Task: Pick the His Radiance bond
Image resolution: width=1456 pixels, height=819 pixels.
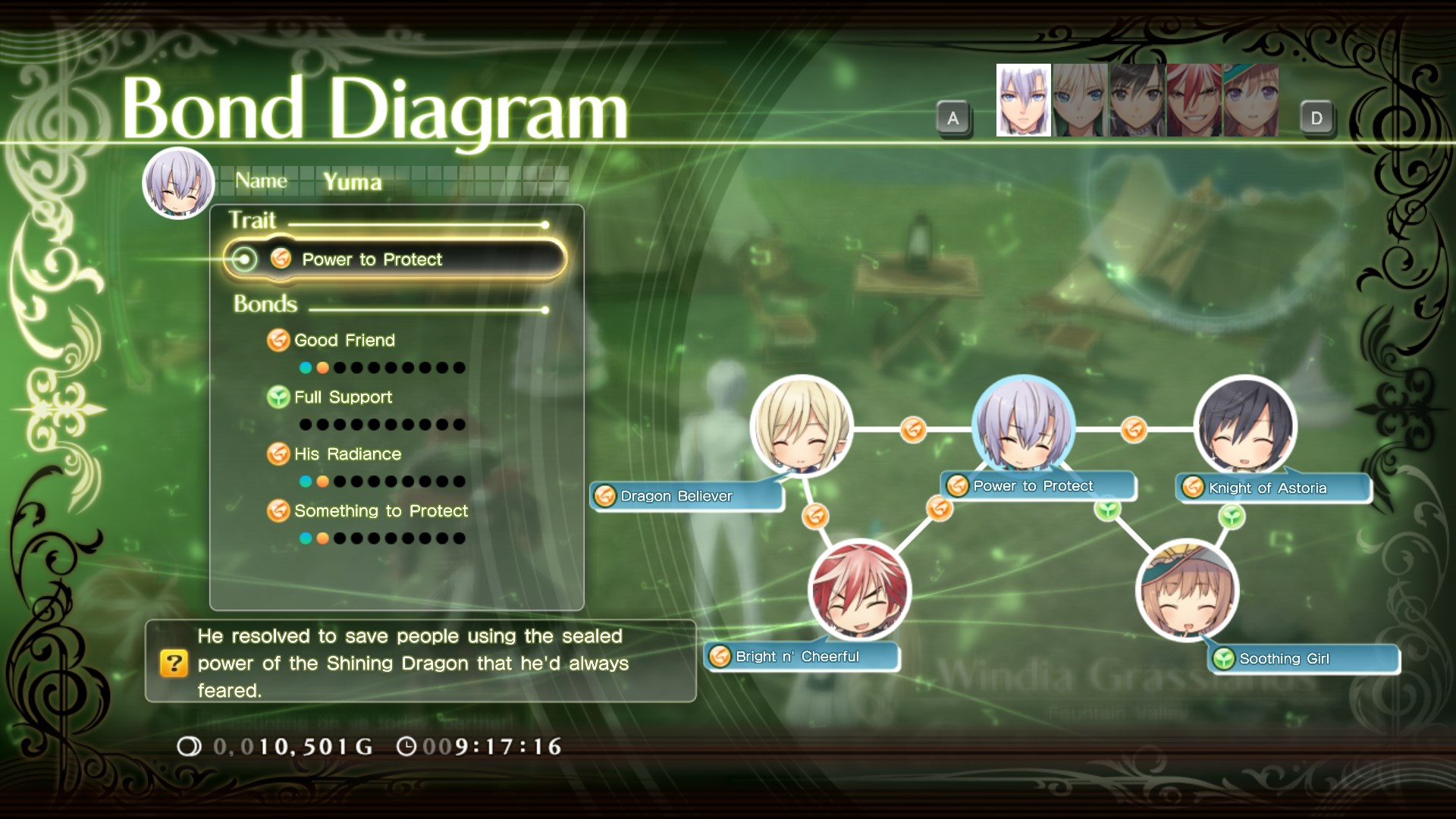Action: tap(347, 454)
